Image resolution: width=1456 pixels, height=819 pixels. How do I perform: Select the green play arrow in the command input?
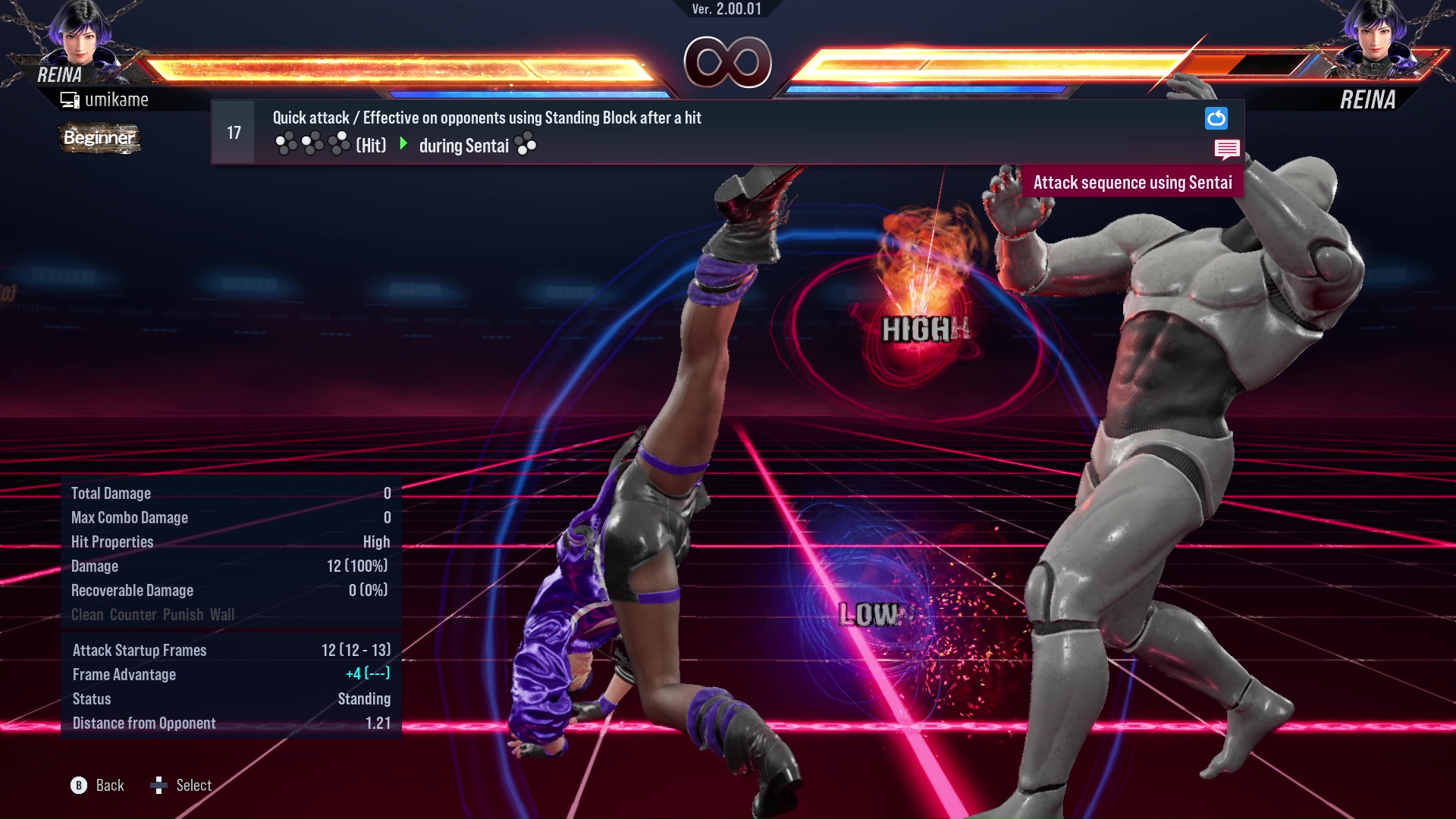[x=403, y=144]
